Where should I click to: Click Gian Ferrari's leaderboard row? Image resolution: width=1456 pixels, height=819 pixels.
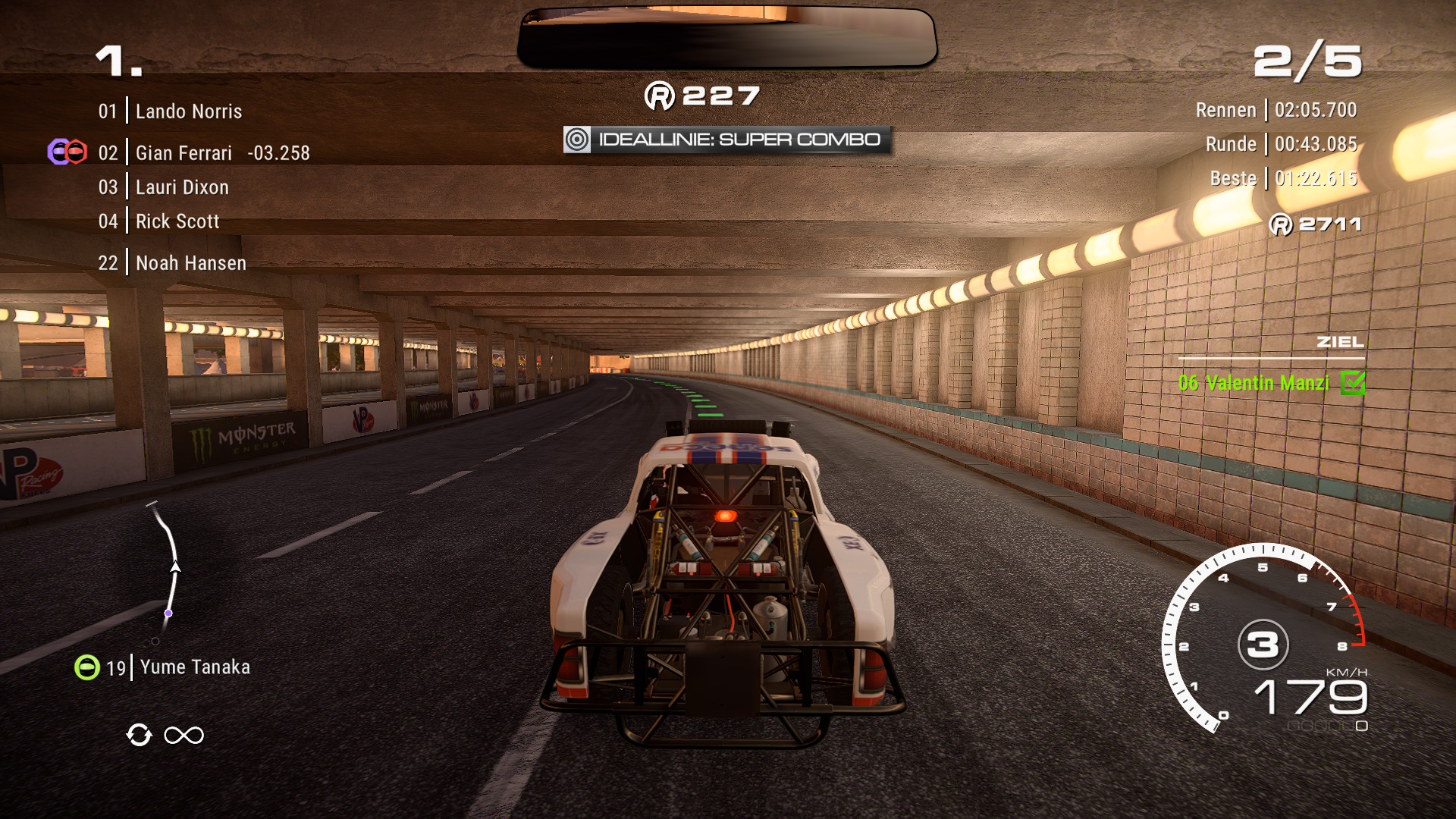203,153
